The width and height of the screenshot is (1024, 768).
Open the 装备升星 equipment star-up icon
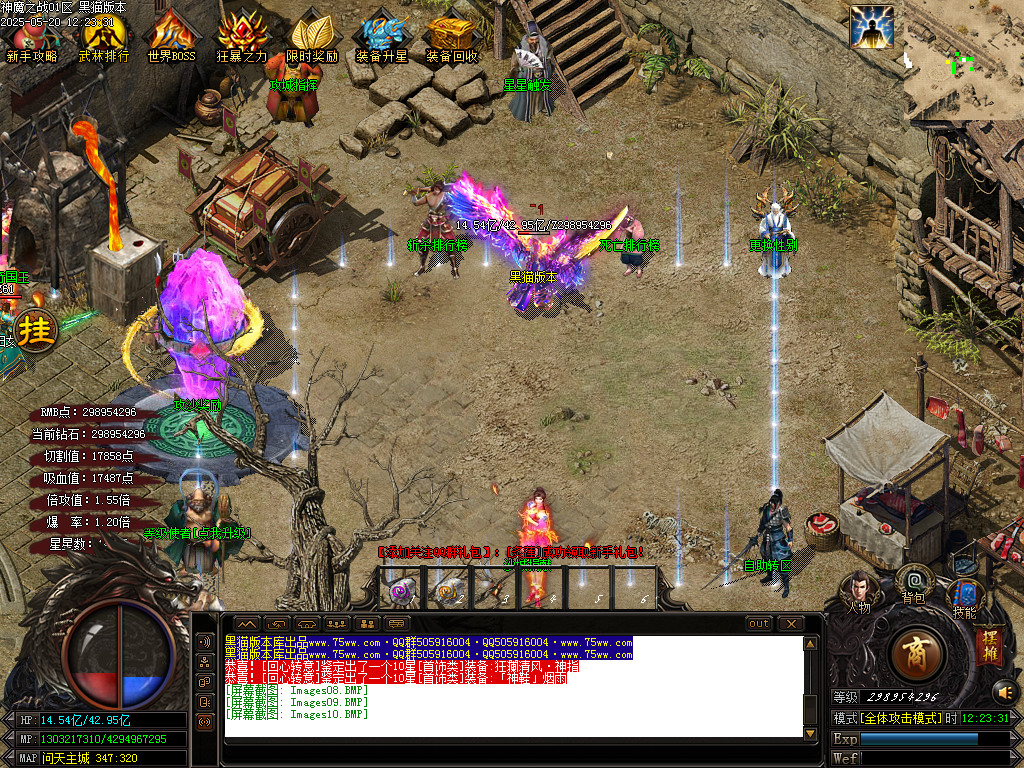pos(382,33)
